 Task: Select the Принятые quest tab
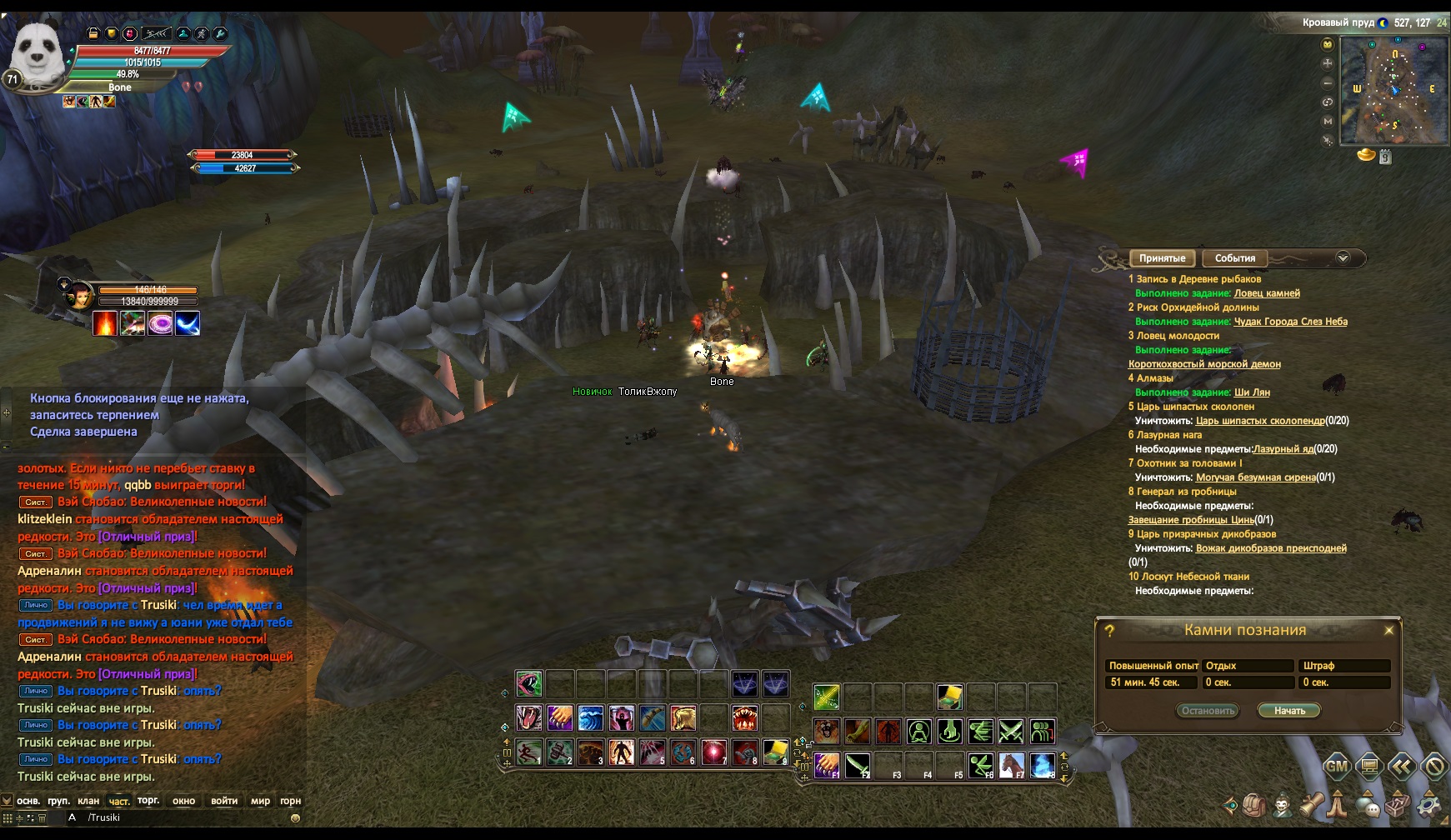(1162, 258)
